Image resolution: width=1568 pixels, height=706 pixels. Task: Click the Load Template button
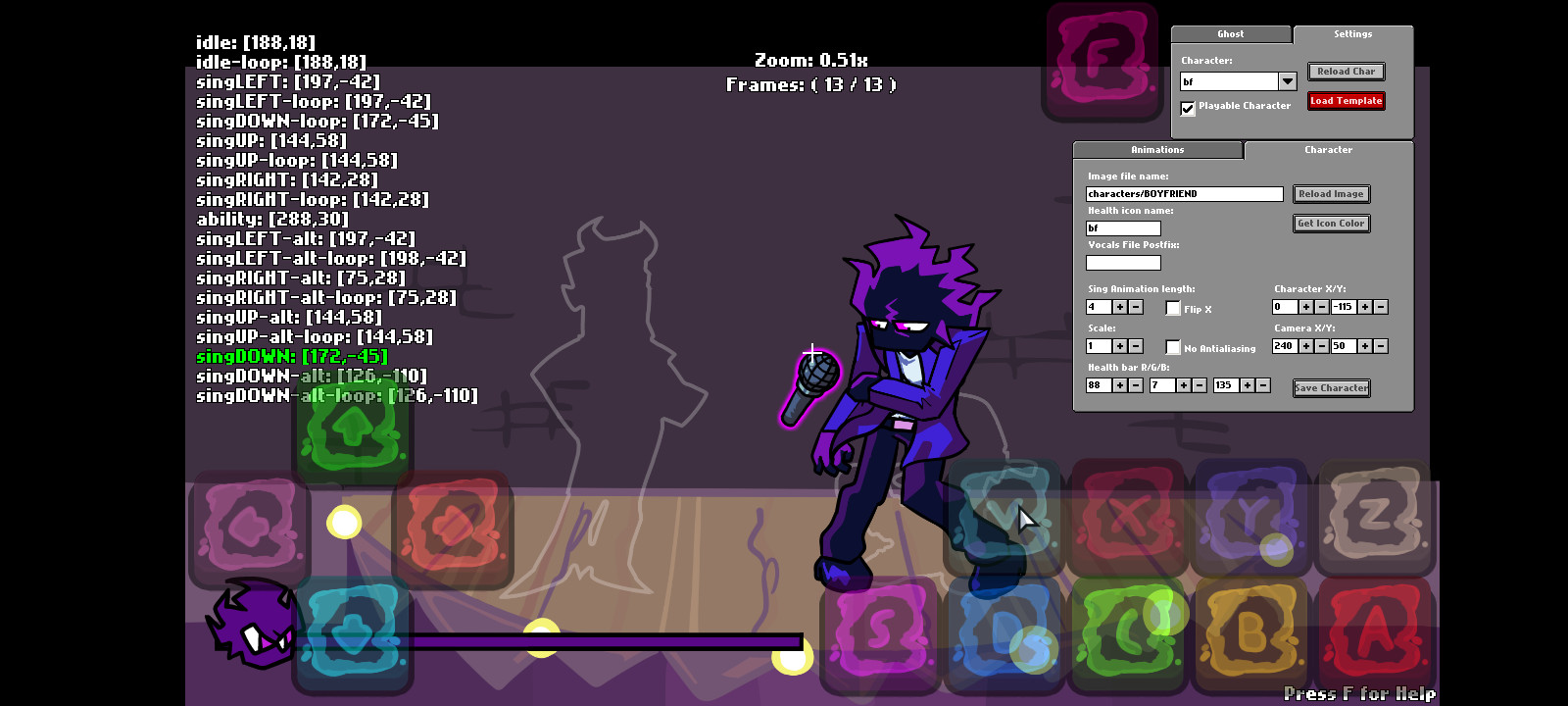point(1346,100)
